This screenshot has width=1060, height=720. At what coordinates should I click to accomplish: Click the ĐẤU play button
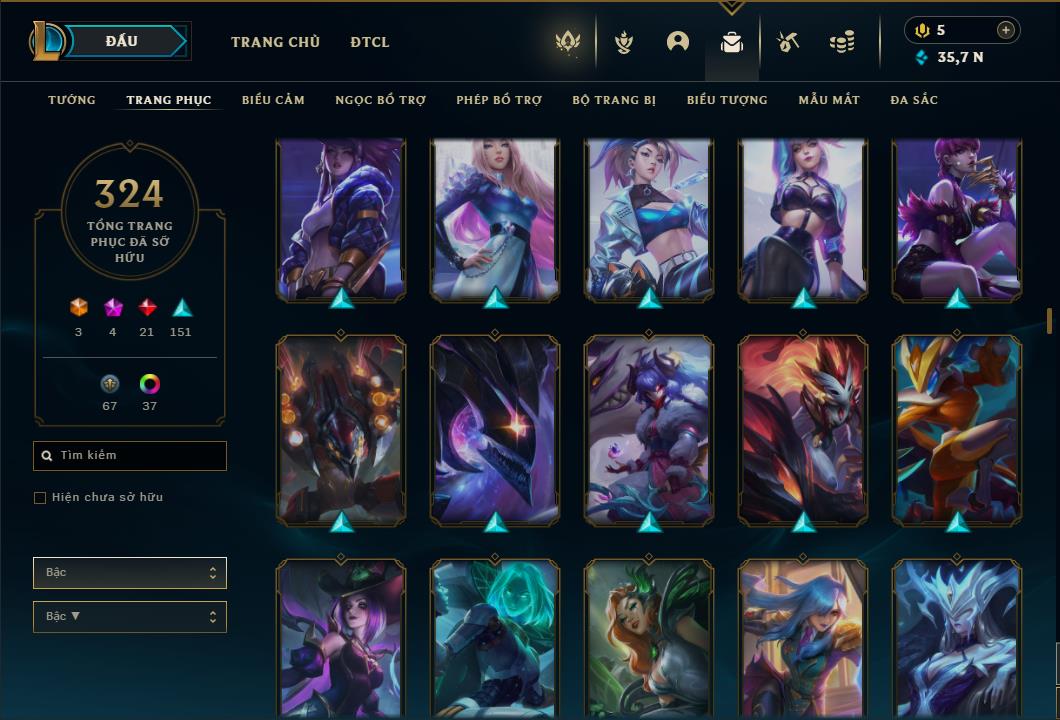[x=122, y=41]
